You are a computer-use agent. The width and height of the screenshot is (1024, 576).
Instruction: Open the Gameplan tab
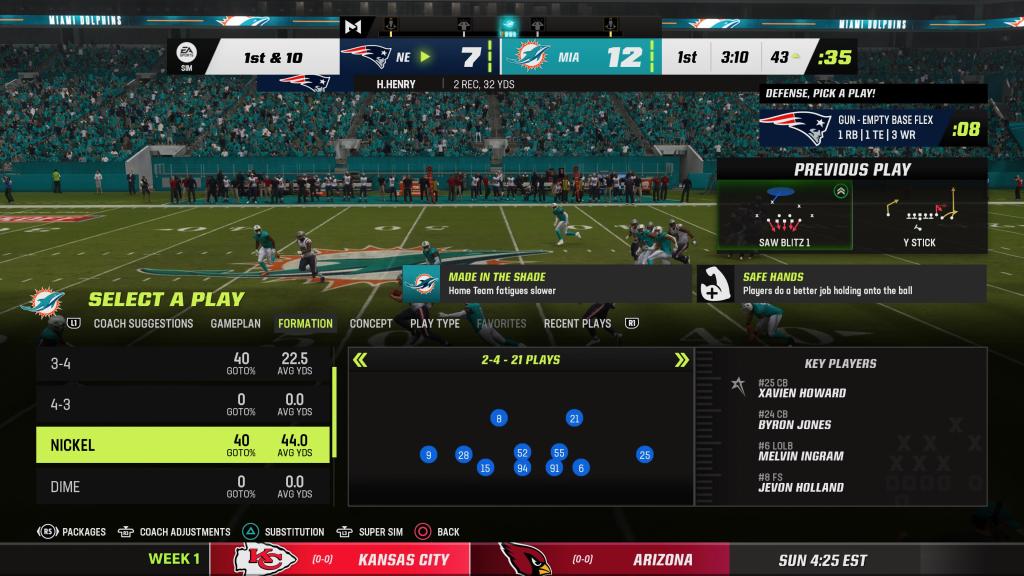coord(235,324)
